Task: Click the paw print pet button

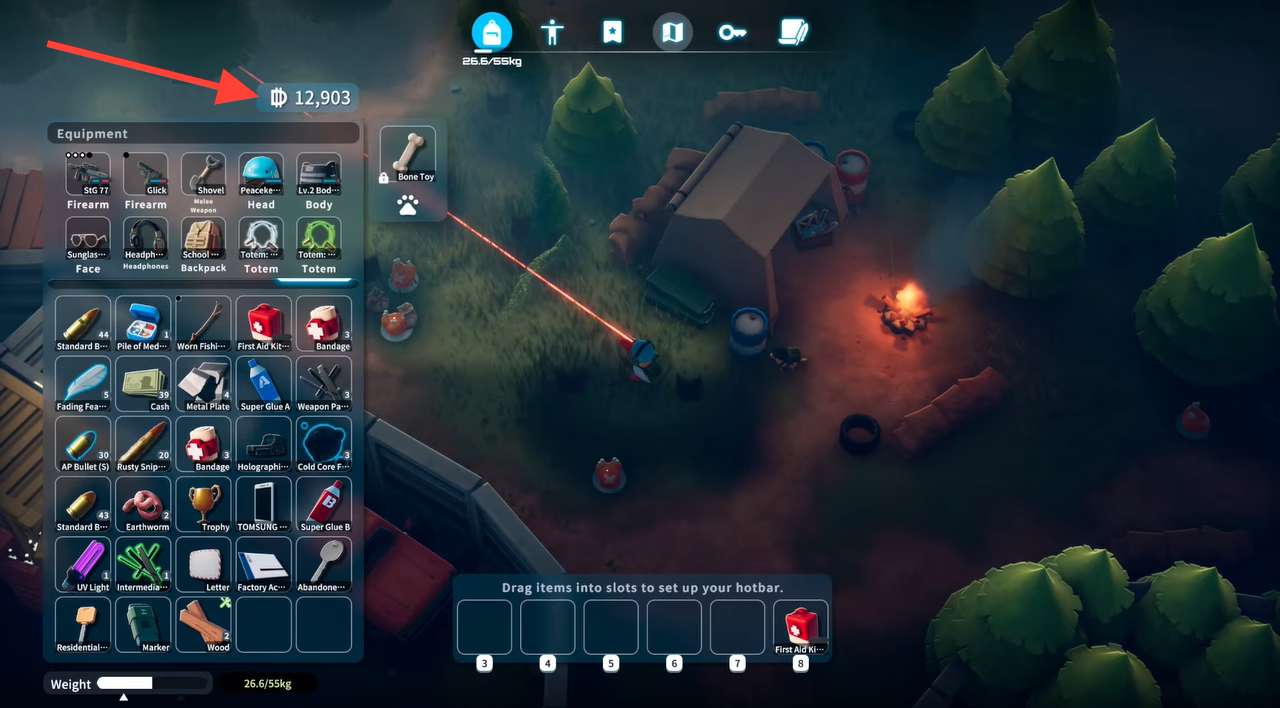Action: (408, 205)
